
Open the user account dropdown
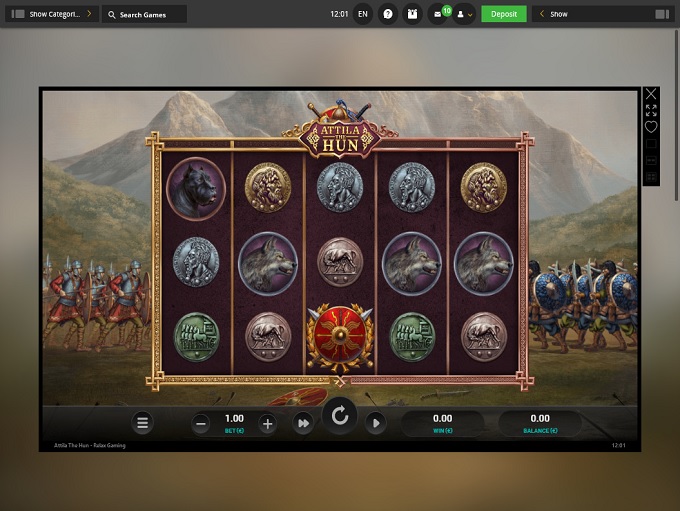[464, 15]
